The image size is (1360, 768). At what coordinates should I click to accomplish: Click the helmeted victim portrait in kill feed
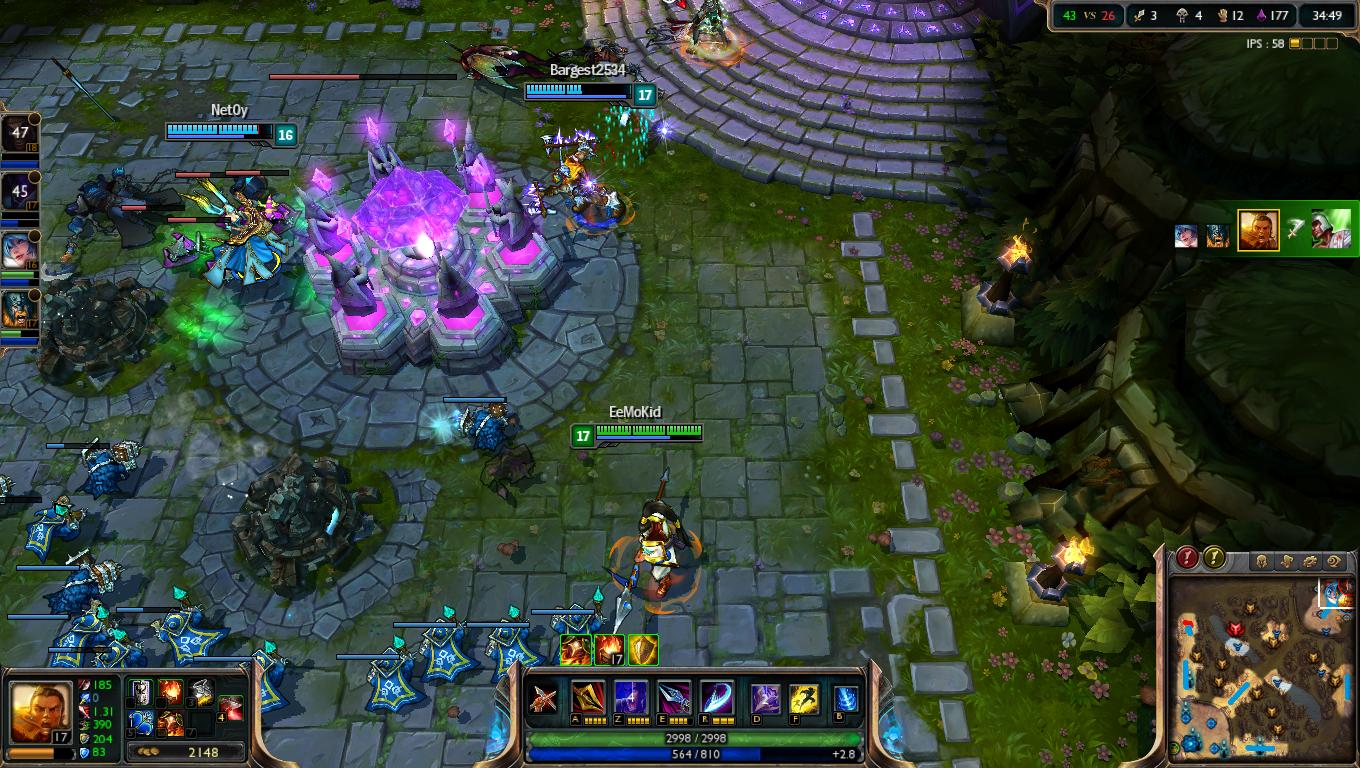click(1331, 229)
